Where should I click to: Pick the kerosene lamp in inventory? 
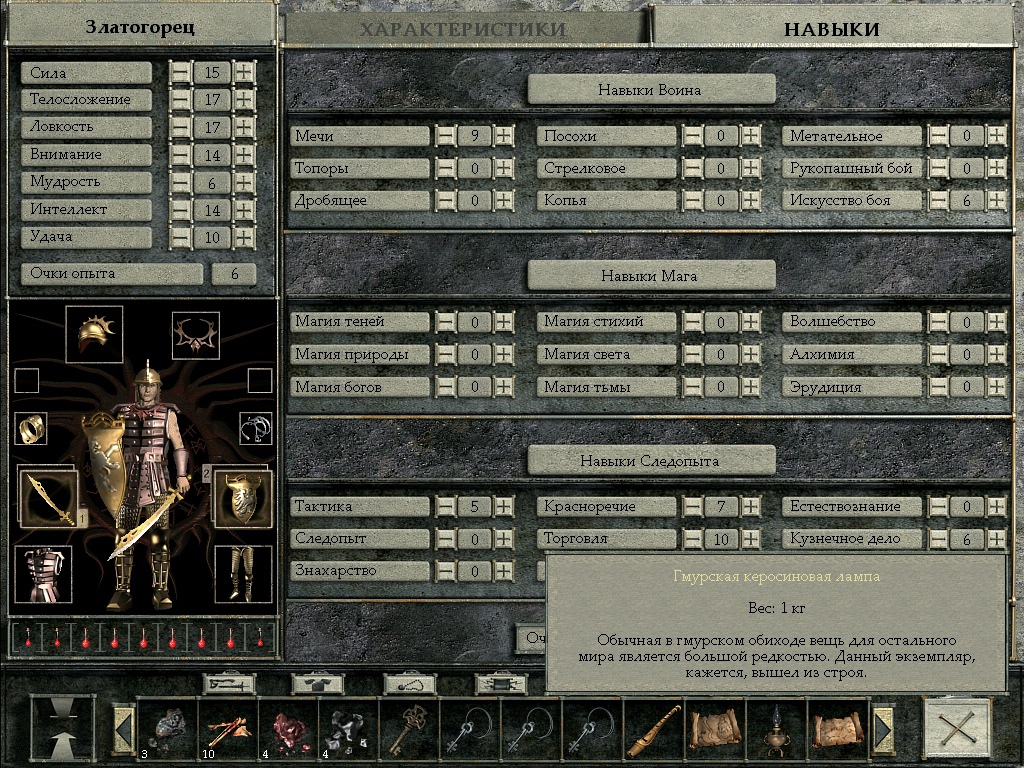[x=776, y=732]
